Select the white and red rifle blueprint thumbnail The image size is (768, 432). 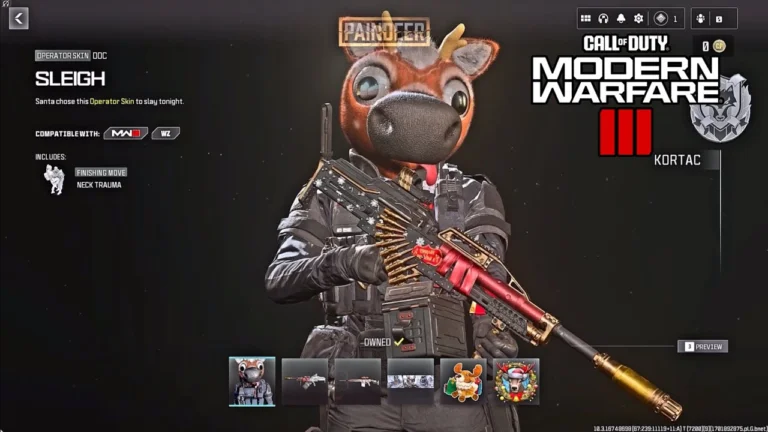[305, 381]
